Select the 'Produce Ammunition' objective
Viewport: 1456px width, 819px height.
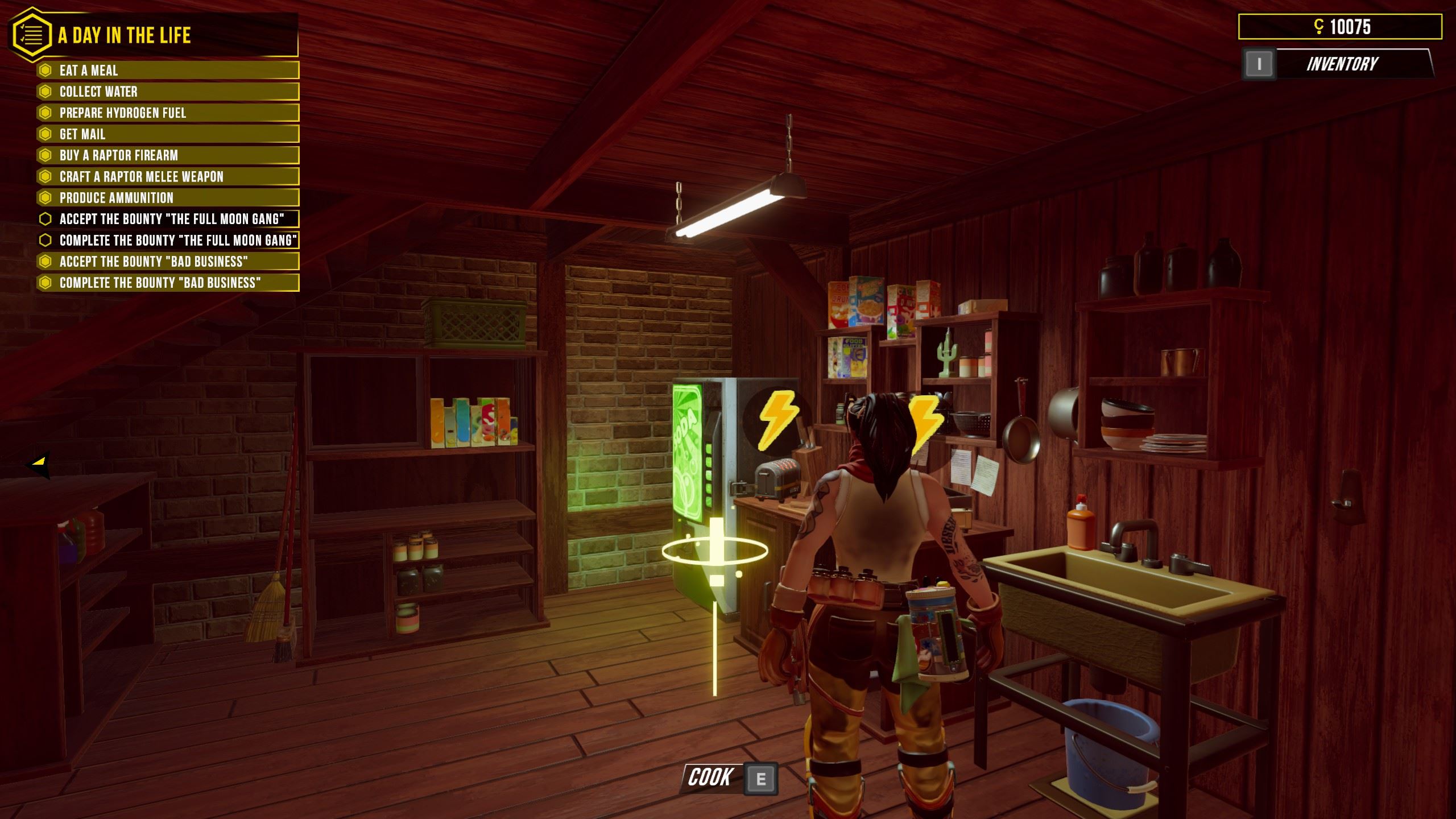coord(168,198)
